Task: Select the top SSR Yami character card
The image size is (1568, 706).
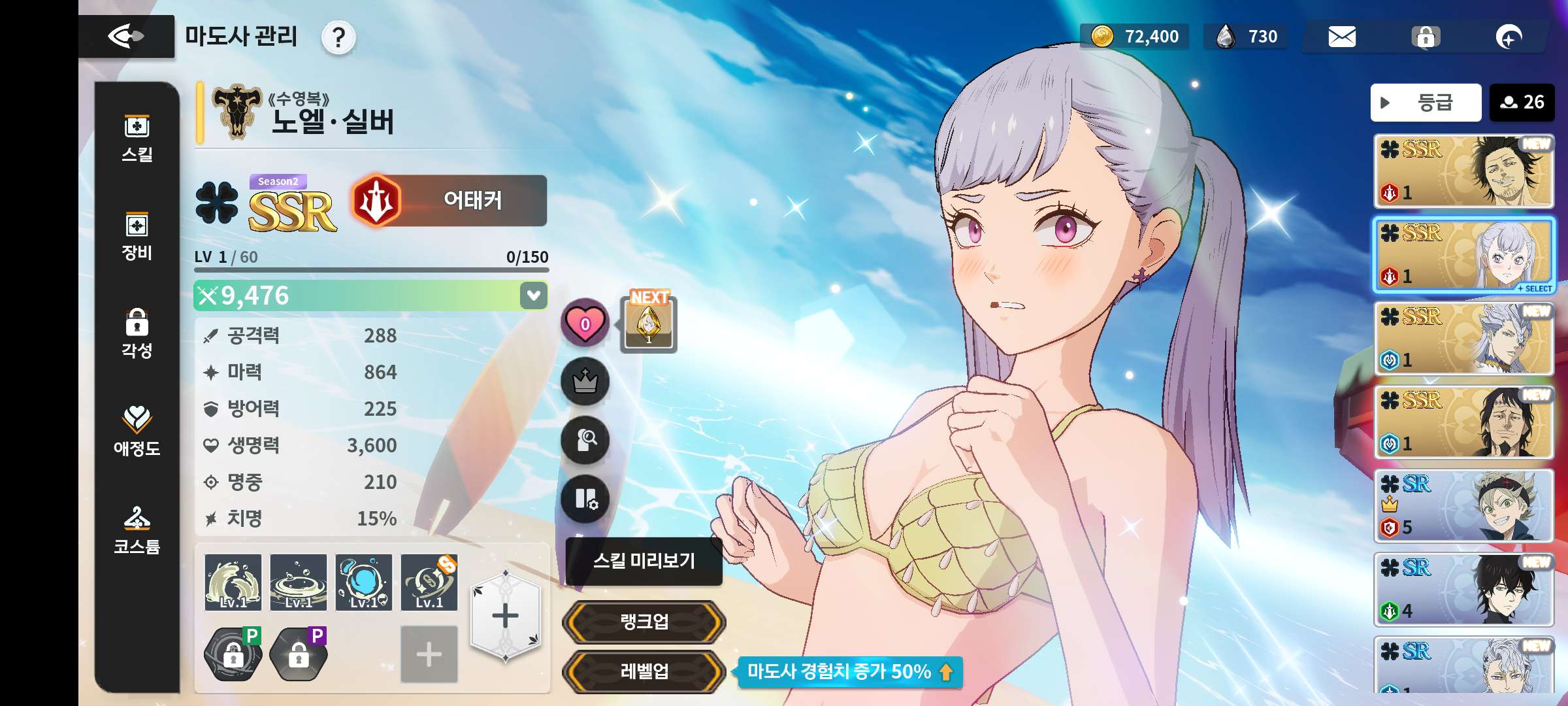Action: coord(1463,171)
